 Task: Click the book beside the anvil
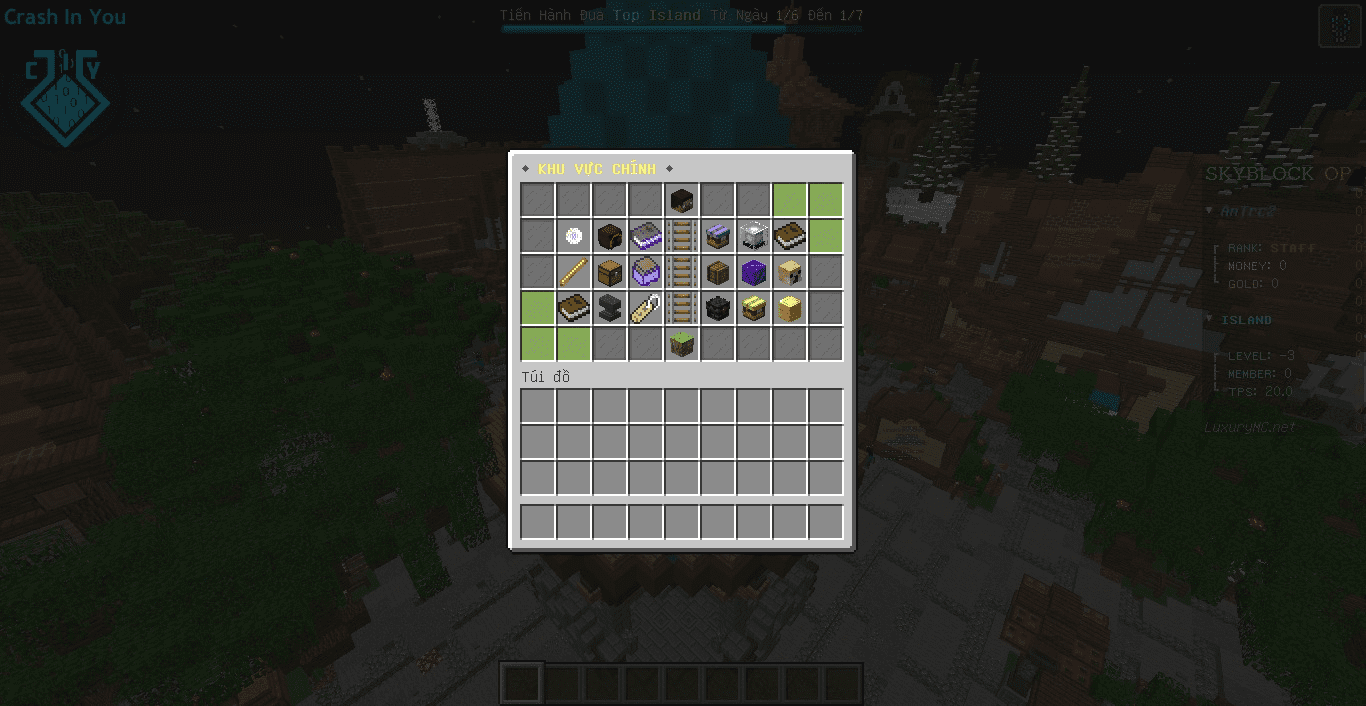pyautogui.click(x=574, y=308)
